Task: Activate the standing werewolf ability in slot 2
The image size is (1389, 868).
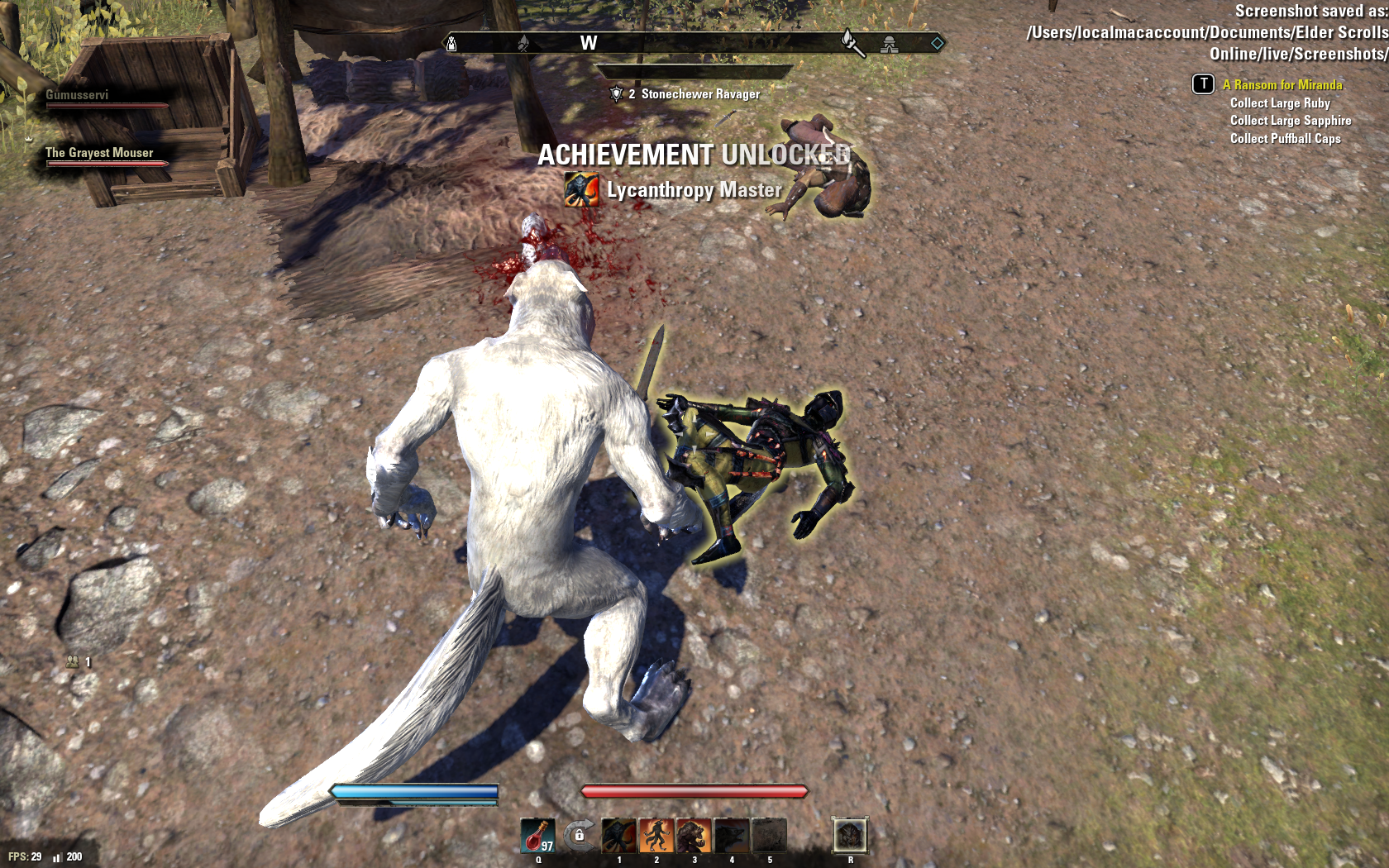Action: click(656, 836)
